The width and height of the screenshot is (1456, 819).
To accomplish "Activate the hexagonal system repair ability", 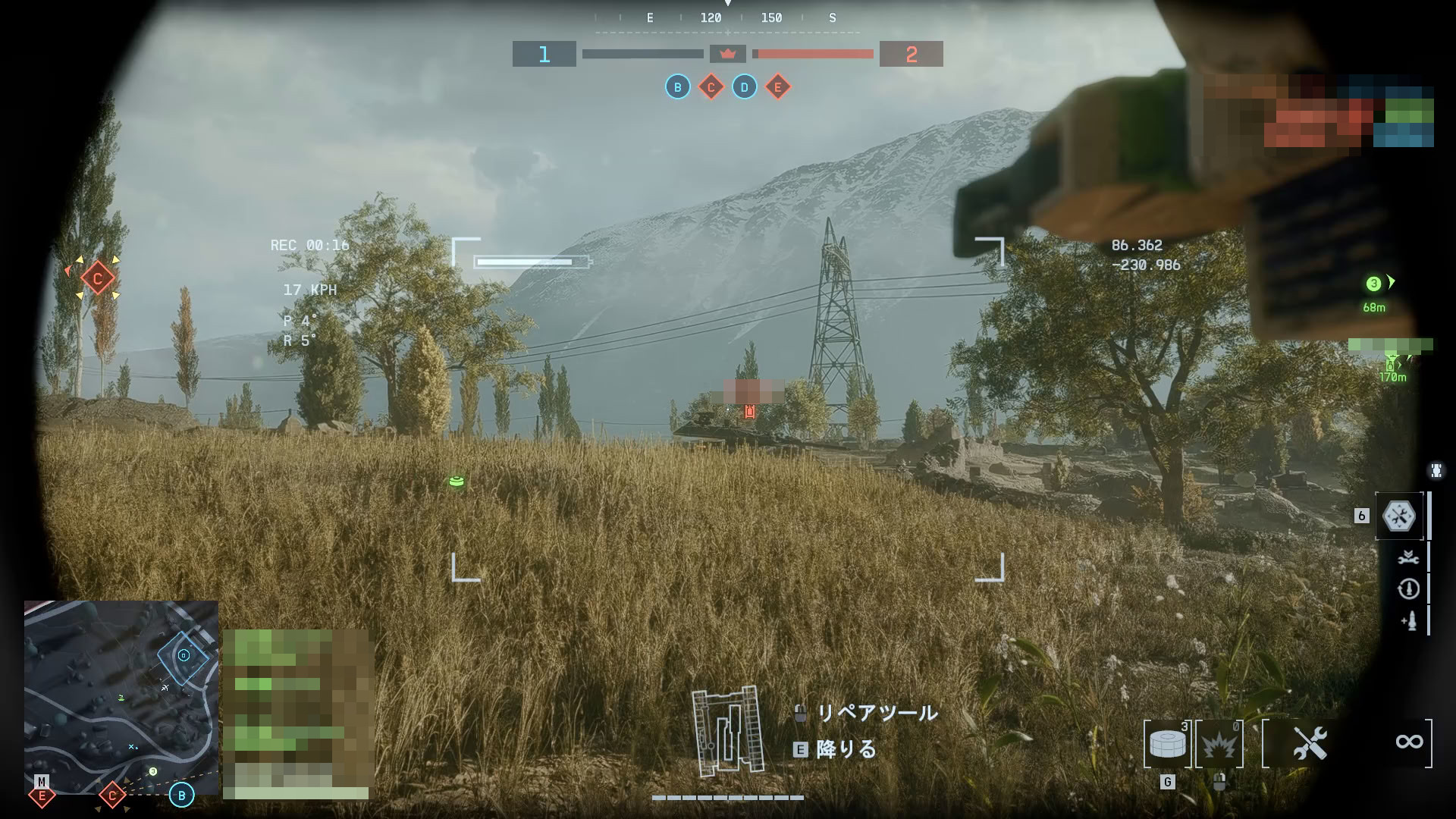I will coord(1399,516).
